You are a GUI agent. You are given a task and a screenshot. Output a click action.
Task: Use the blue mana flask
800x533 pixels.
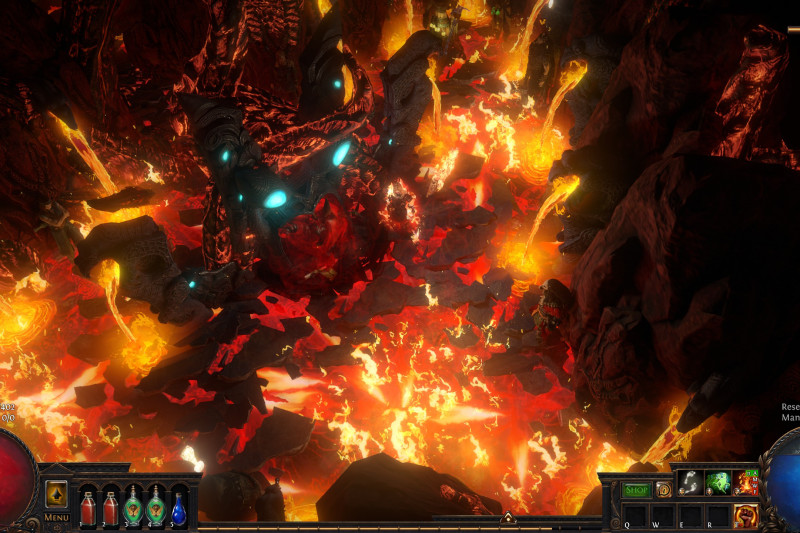point(178,508)
